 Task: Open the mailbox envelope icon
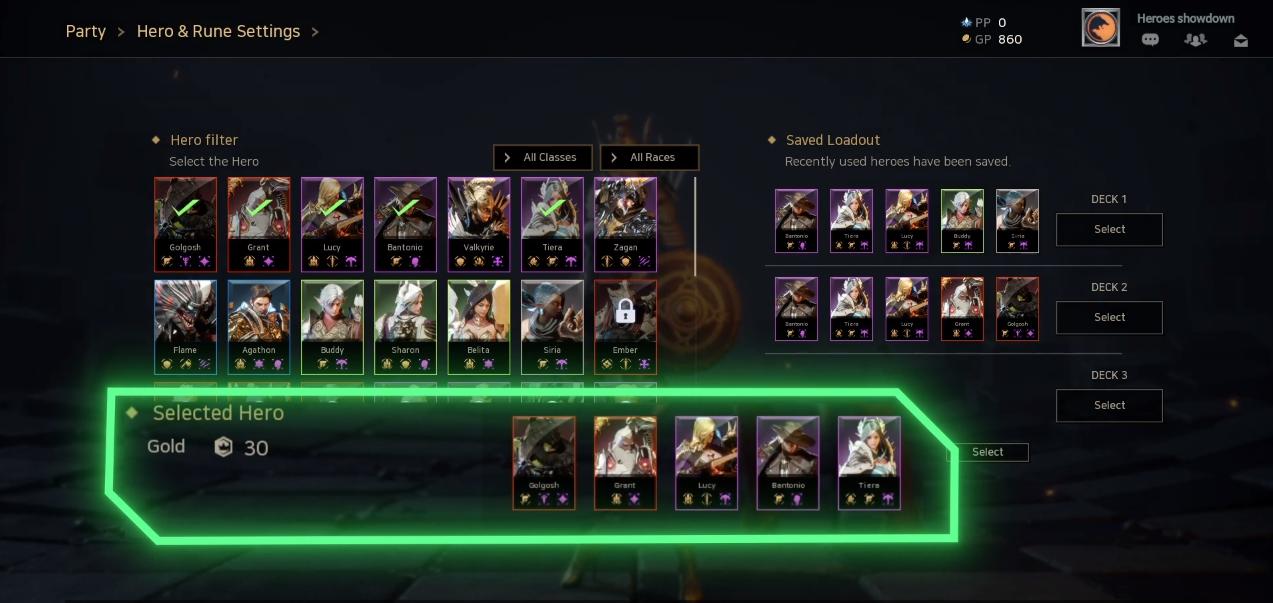tap(1241, 40)
